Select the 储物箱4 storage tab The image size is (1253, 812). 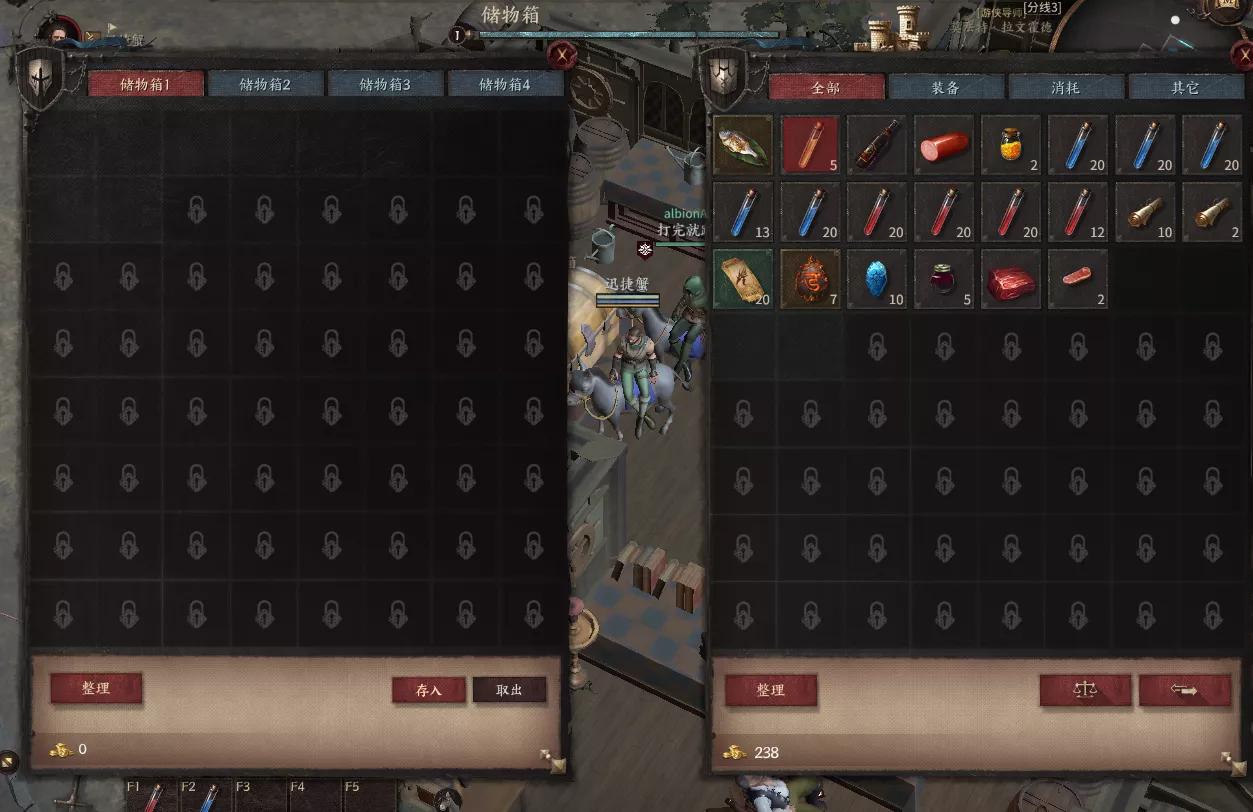[x=505, y=85]
